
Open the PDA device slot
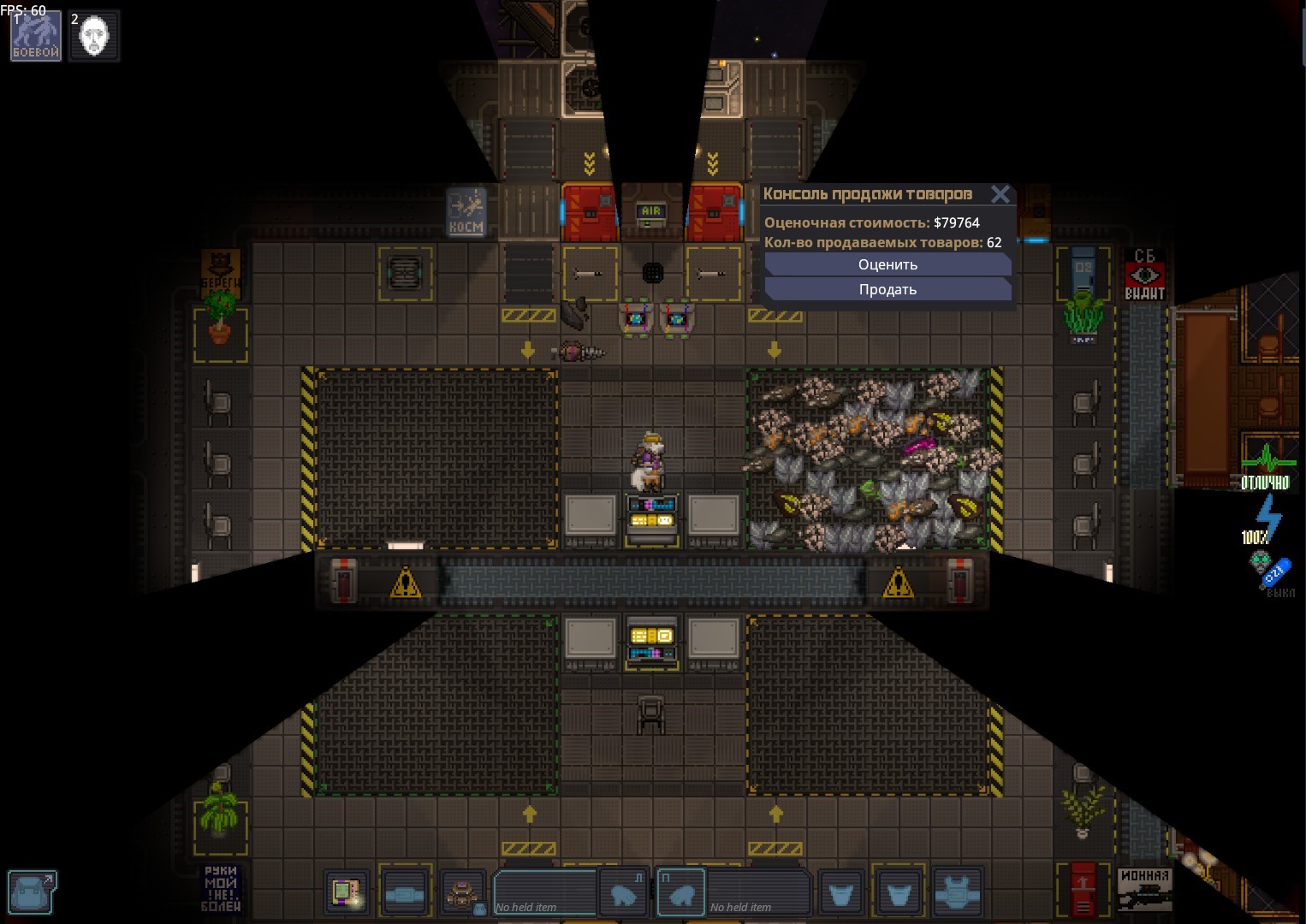click(347, 893)
